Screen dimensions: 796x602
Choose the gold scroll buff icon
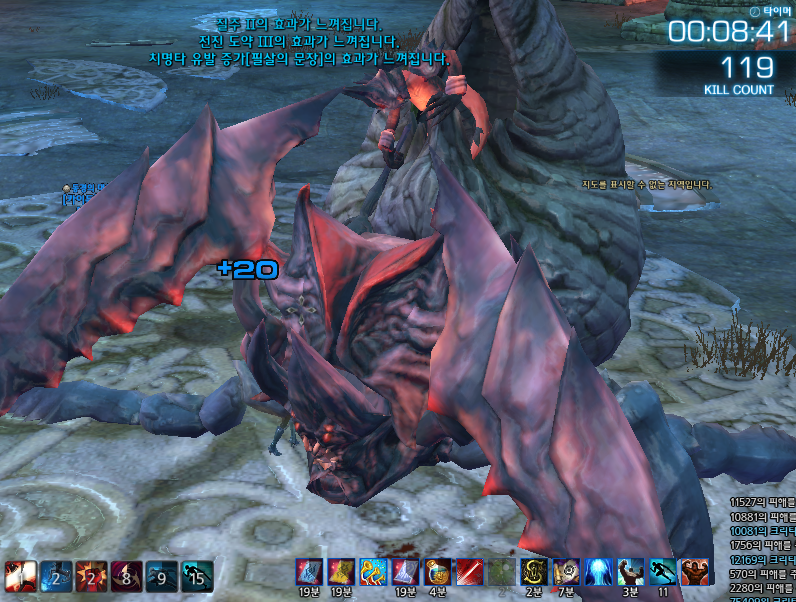[x=341, y=572]
